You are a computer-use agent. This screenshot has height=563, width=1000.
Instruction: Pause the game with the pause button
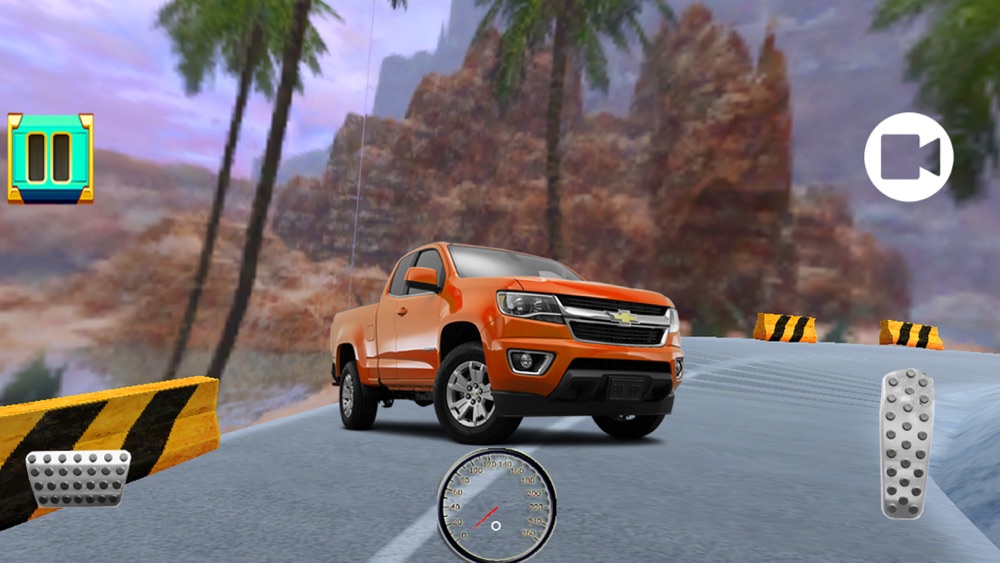50,158
